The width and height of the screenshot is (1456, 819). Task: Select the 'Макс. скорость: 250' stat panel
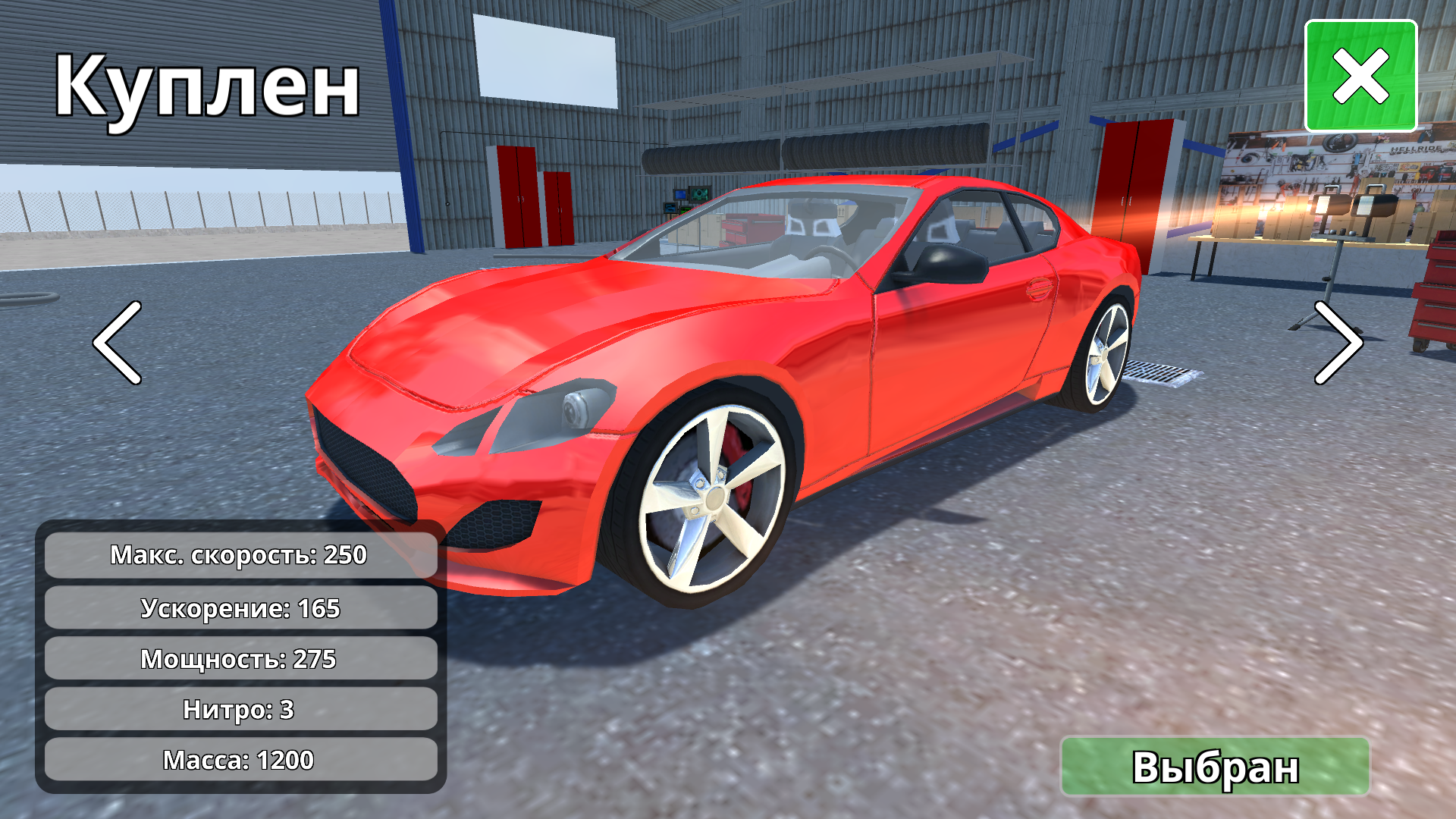239,555
